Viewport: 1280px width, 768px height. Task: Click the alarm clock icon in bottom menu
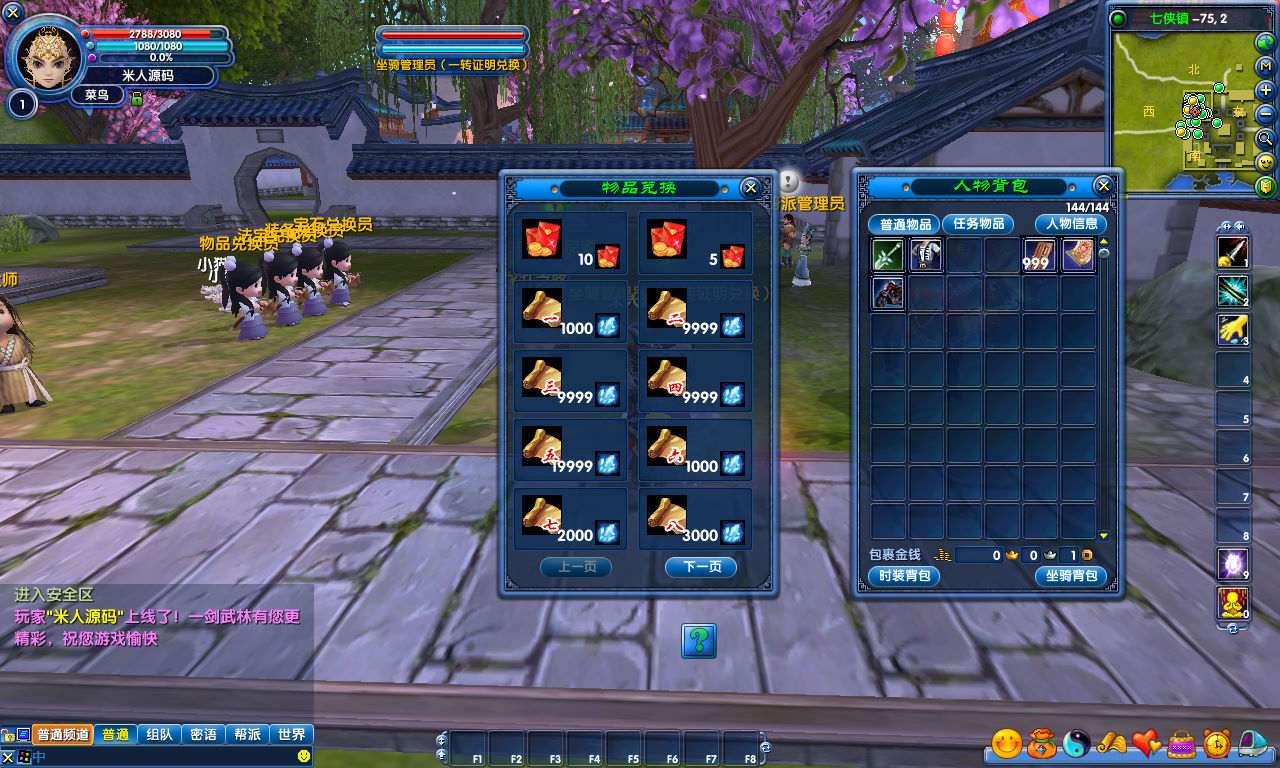point(1216,743)
